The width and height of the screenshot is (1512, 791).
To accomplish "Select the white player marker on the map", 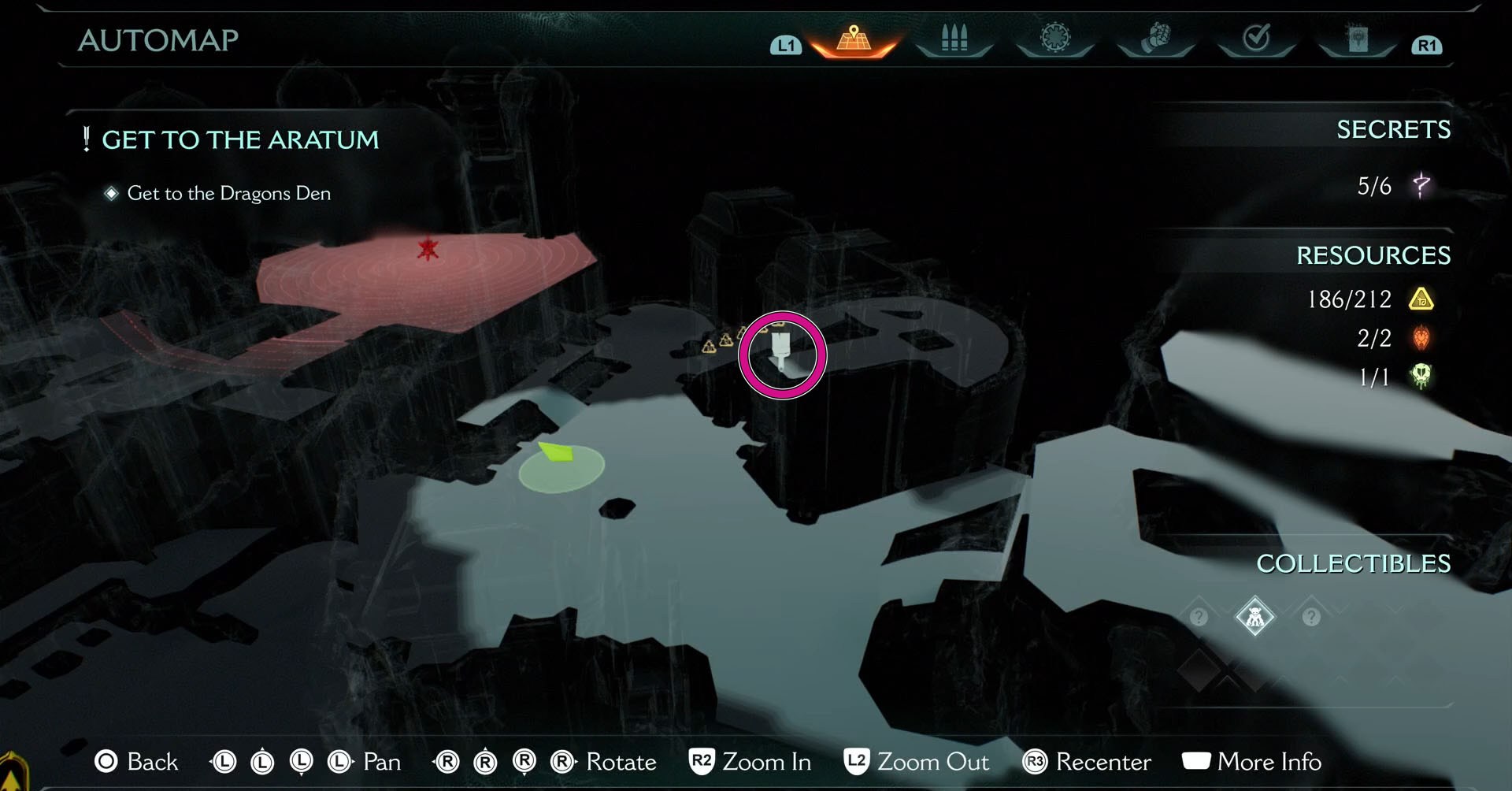I will click(780, 351).
